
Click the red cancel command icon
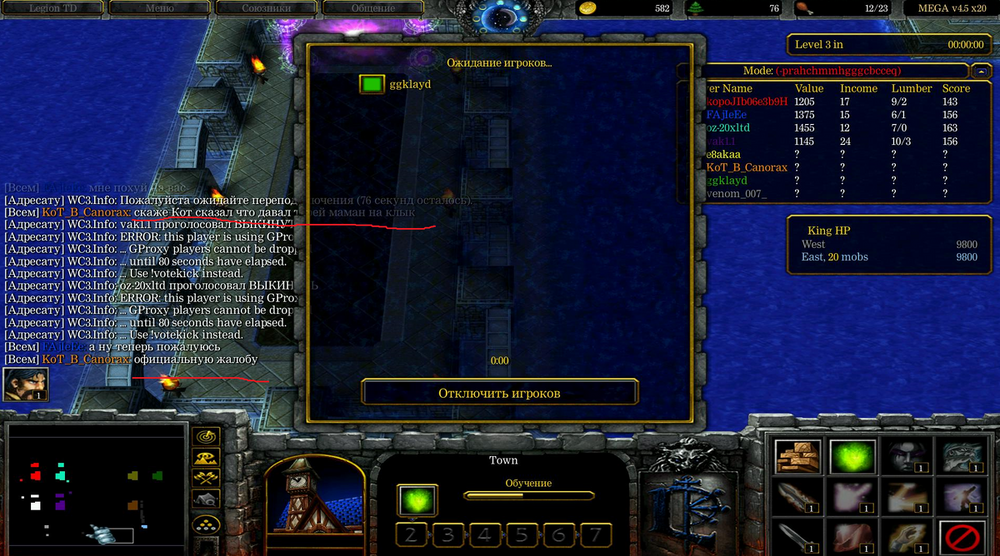(x=961, y=537)
